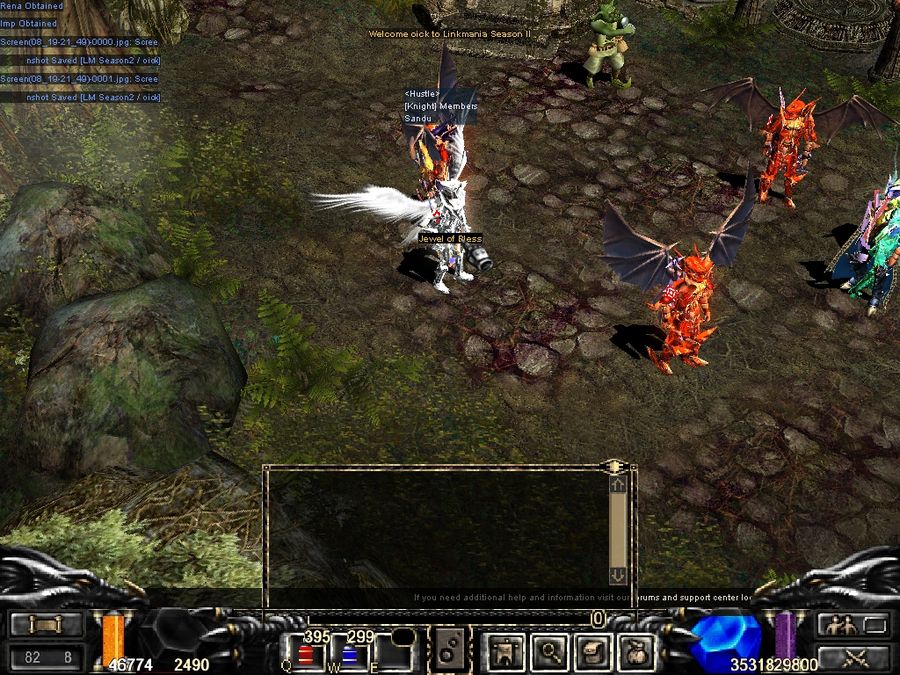Click the scroll-shaped button in bottom-left panel

click(47, 625)
